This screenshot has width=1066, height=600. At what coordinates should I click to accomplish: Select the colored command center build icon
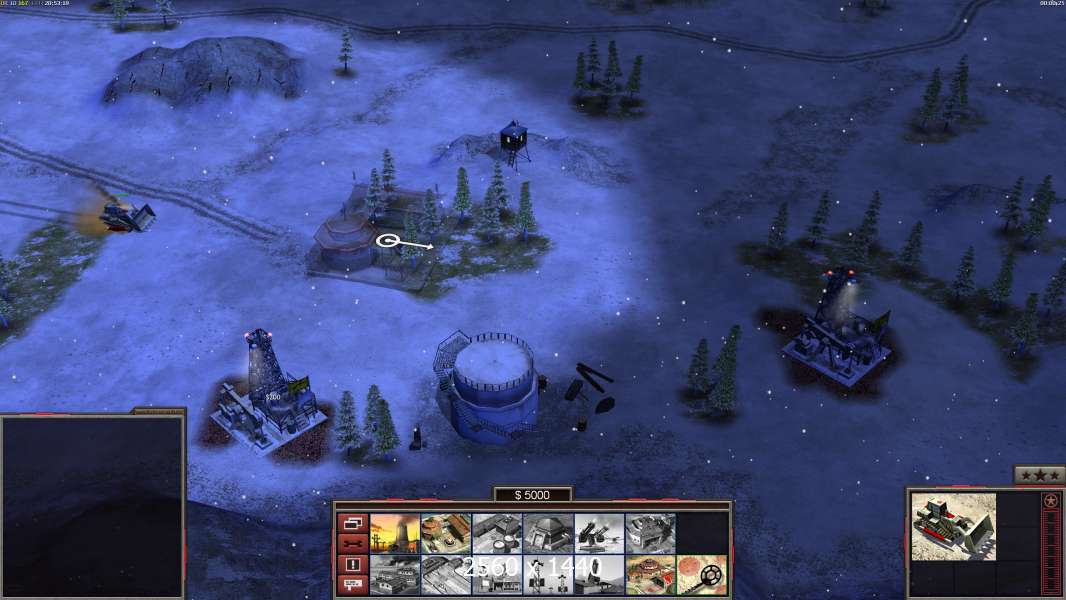[650, 574]
